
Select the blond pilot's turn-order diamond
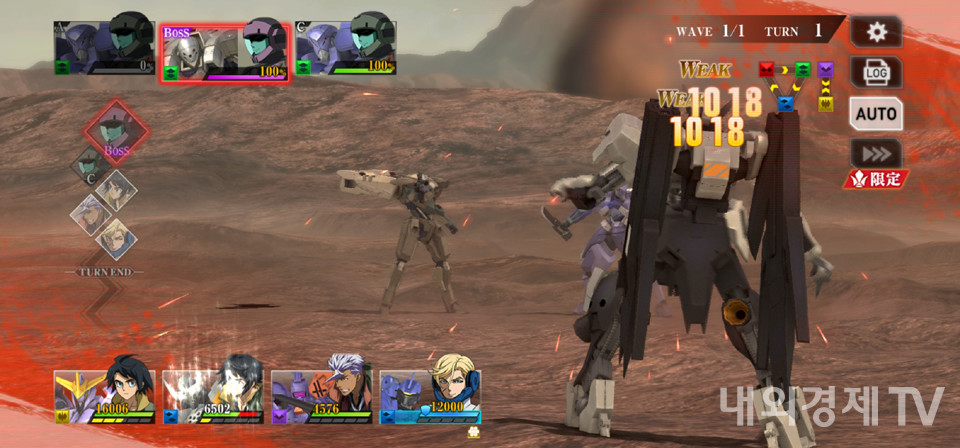[x=115, y=237]
